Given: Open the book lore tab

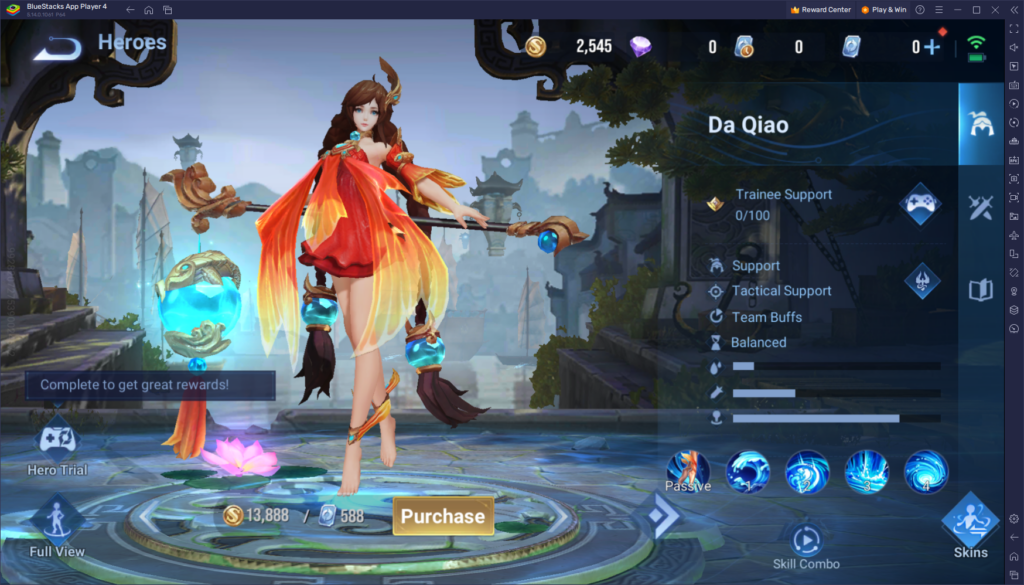Looking at the screenshot, I should 980,290.
